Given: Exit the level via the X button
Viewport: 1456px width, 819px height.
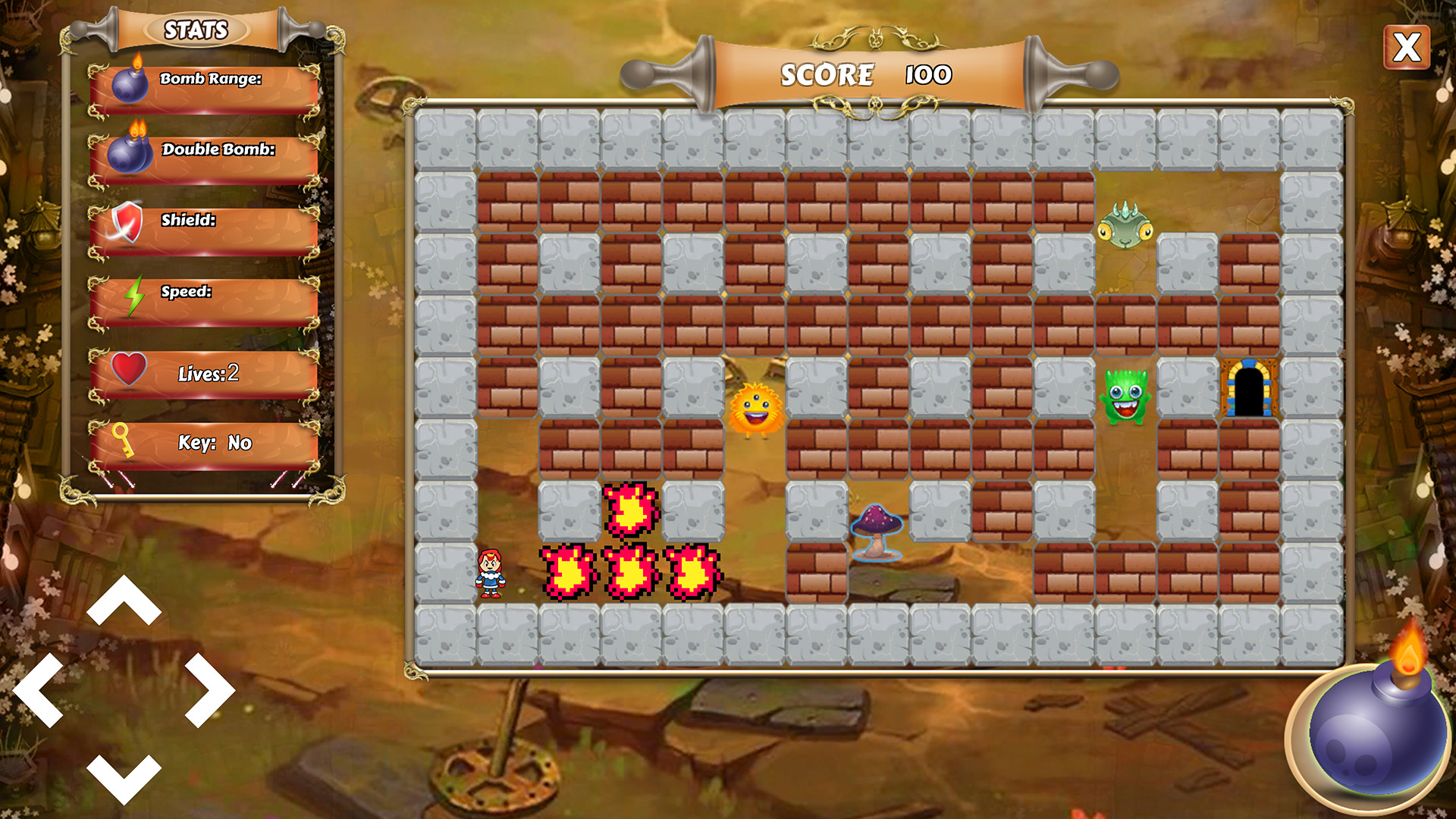Looking at the screenshot, I should (x=1409, y=48).
